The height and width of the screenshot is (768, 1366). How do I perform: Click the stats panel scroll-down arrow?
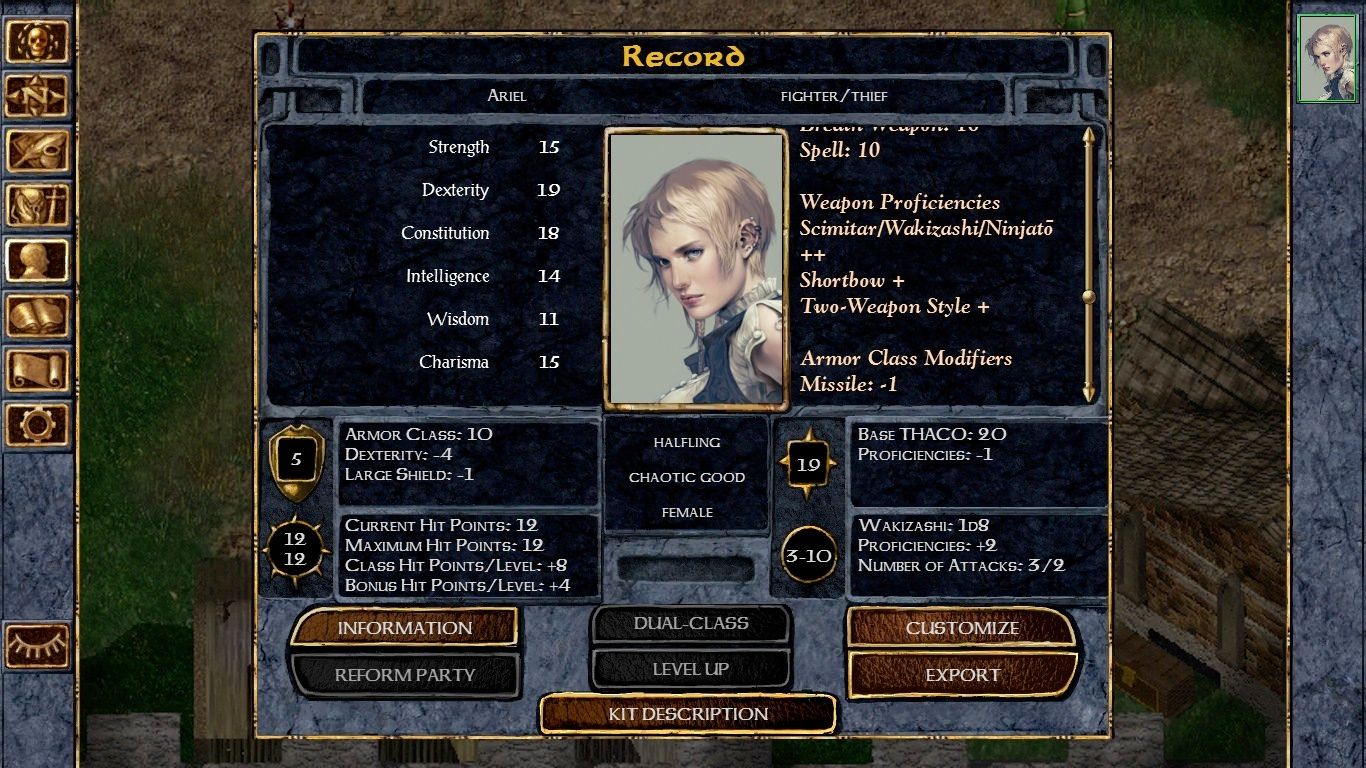tap(1089, 392)
